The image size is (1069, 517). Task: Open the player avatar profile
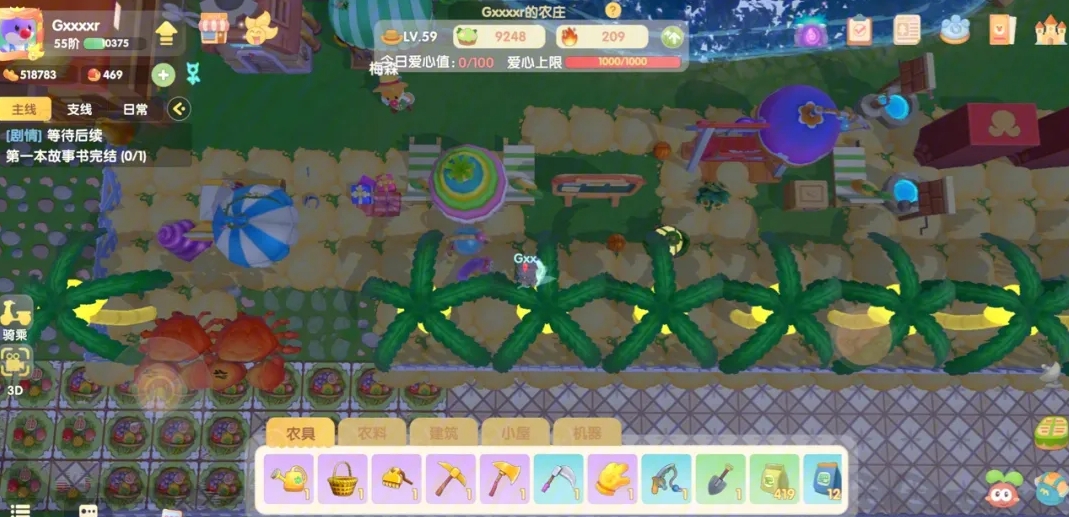pos(22,33)
